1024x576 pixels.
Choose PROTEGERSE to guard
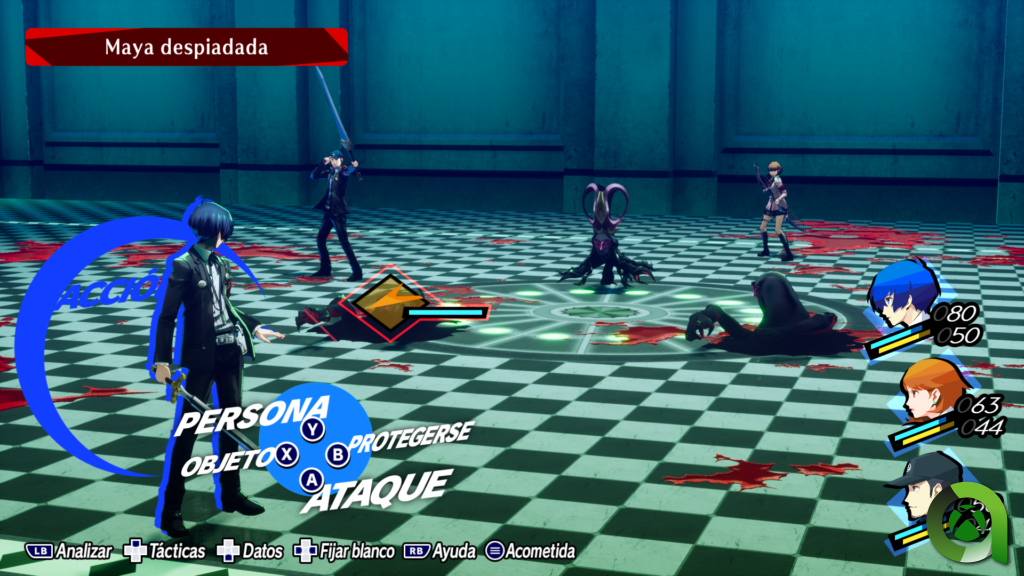pos(412,439)
